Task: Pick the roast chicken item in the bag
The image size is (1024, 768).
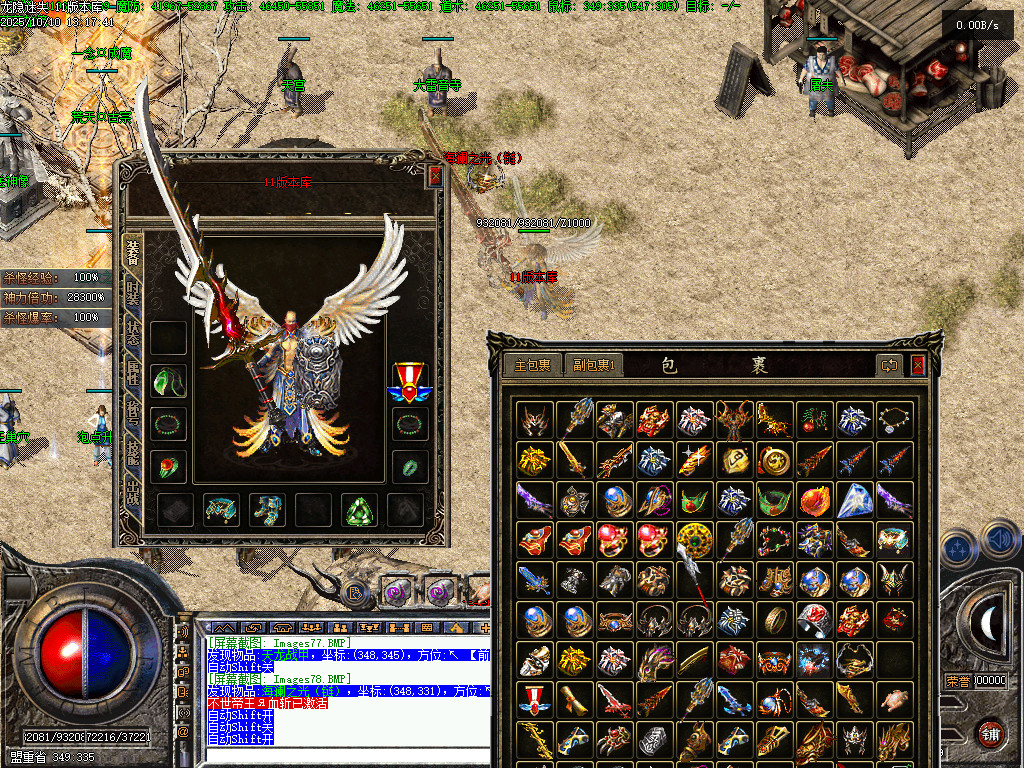Action: point(895,699)
